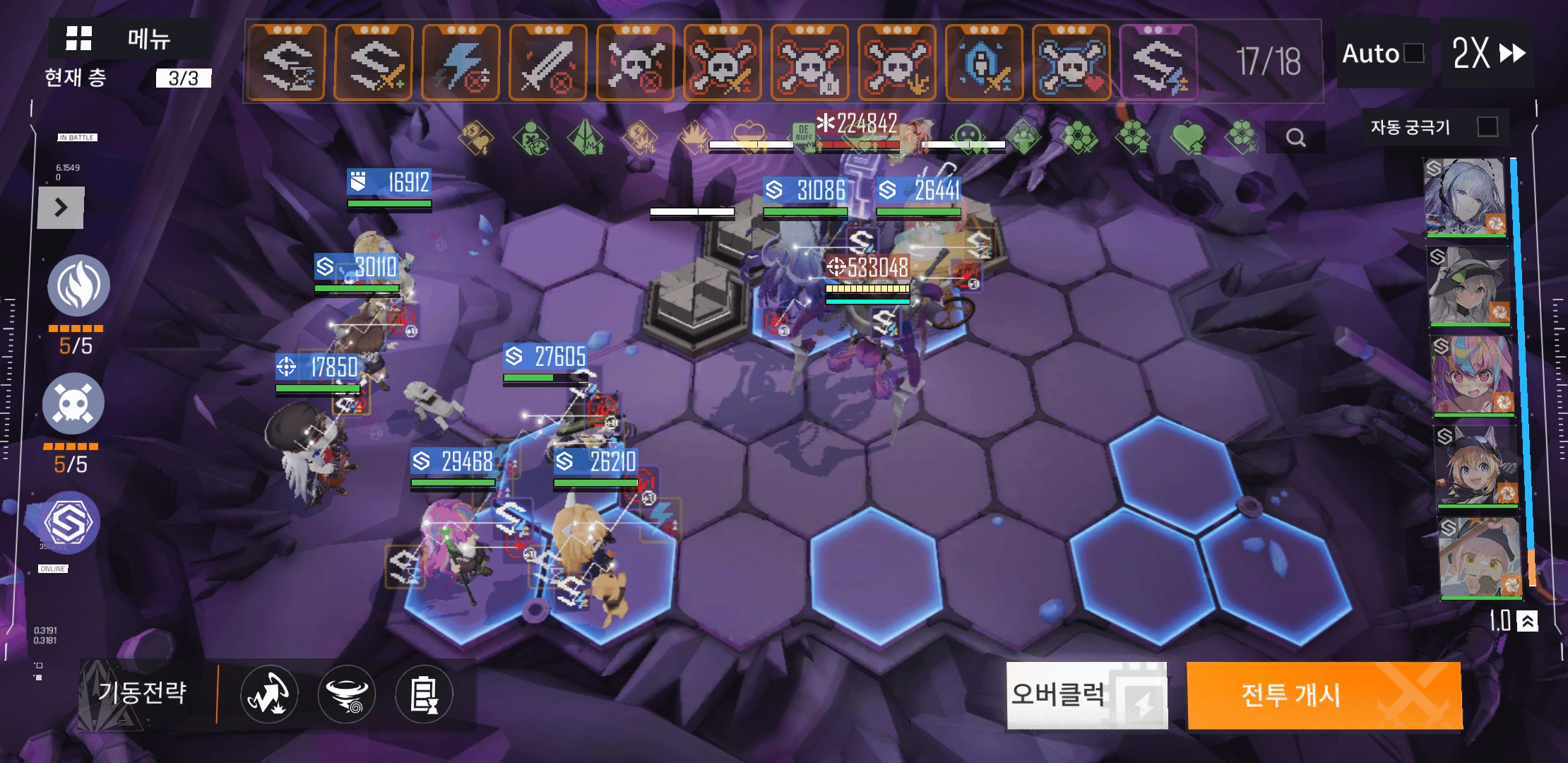Toggle the 2X speed fast-forward
This screenshot has width=1568, height=763.
click(1488, 53)
